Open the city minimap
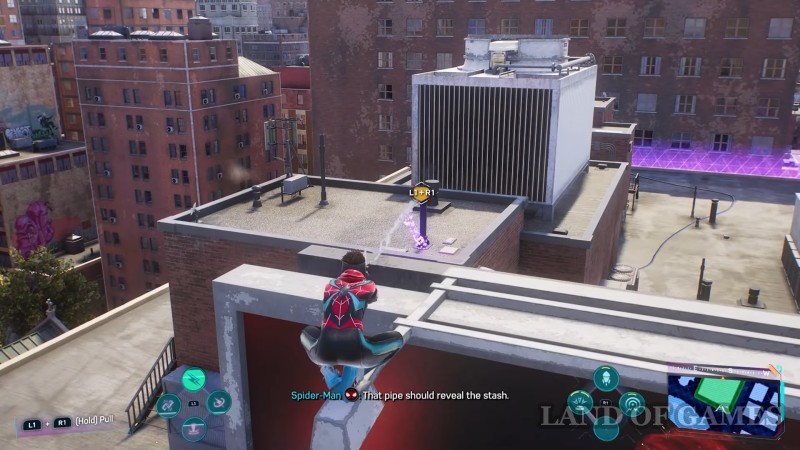Image resolution: width=800 pixels, height=450 pixels. [x=724, y=398]
